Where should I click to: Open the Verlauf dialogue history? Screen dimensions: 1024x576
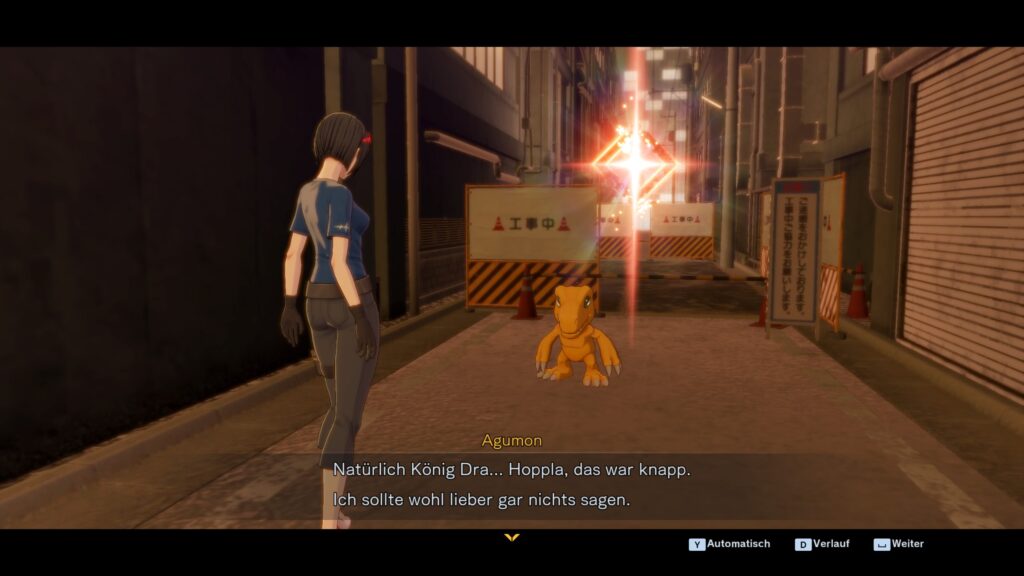pyautogui.click(x=824, y=544)
